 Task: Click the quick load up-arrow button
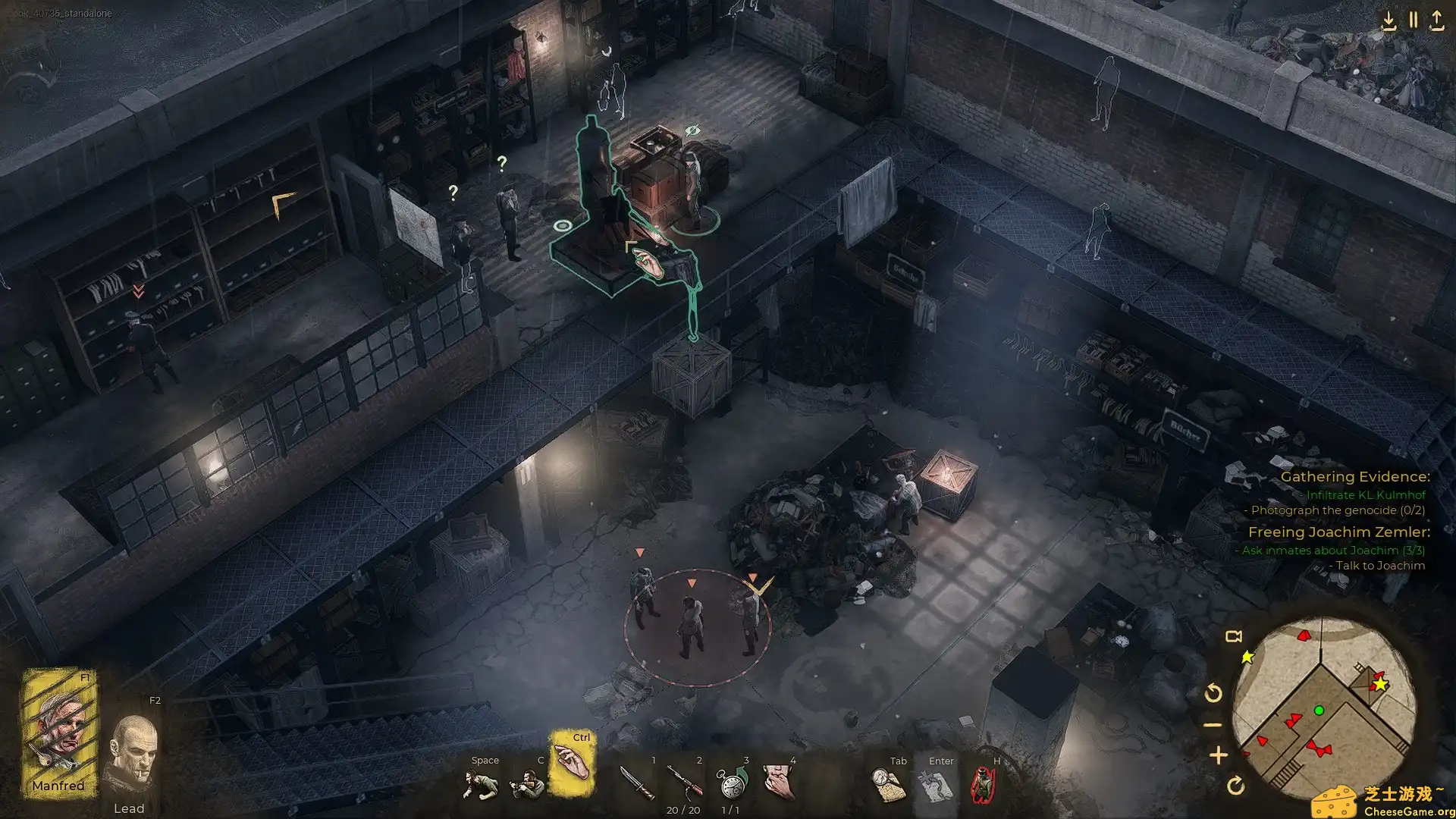pyautogui.click(x=1437, y=20)
